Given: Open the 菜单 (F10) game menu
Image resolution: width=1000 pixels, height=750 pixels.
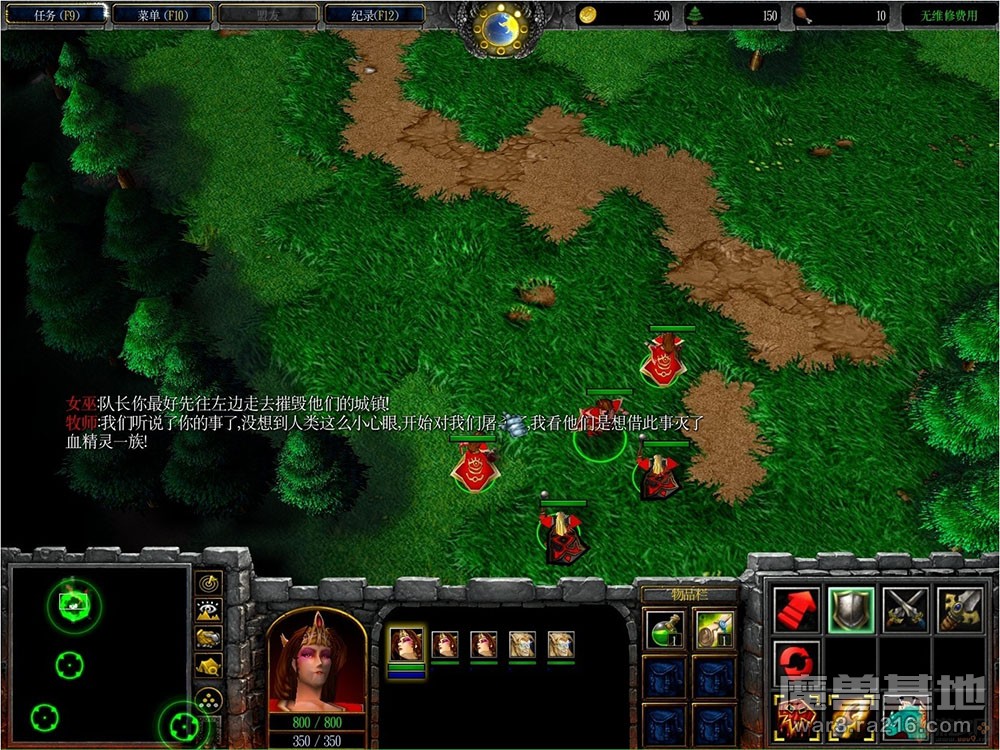Looking at the screenshot, I should tap(163, 16).
